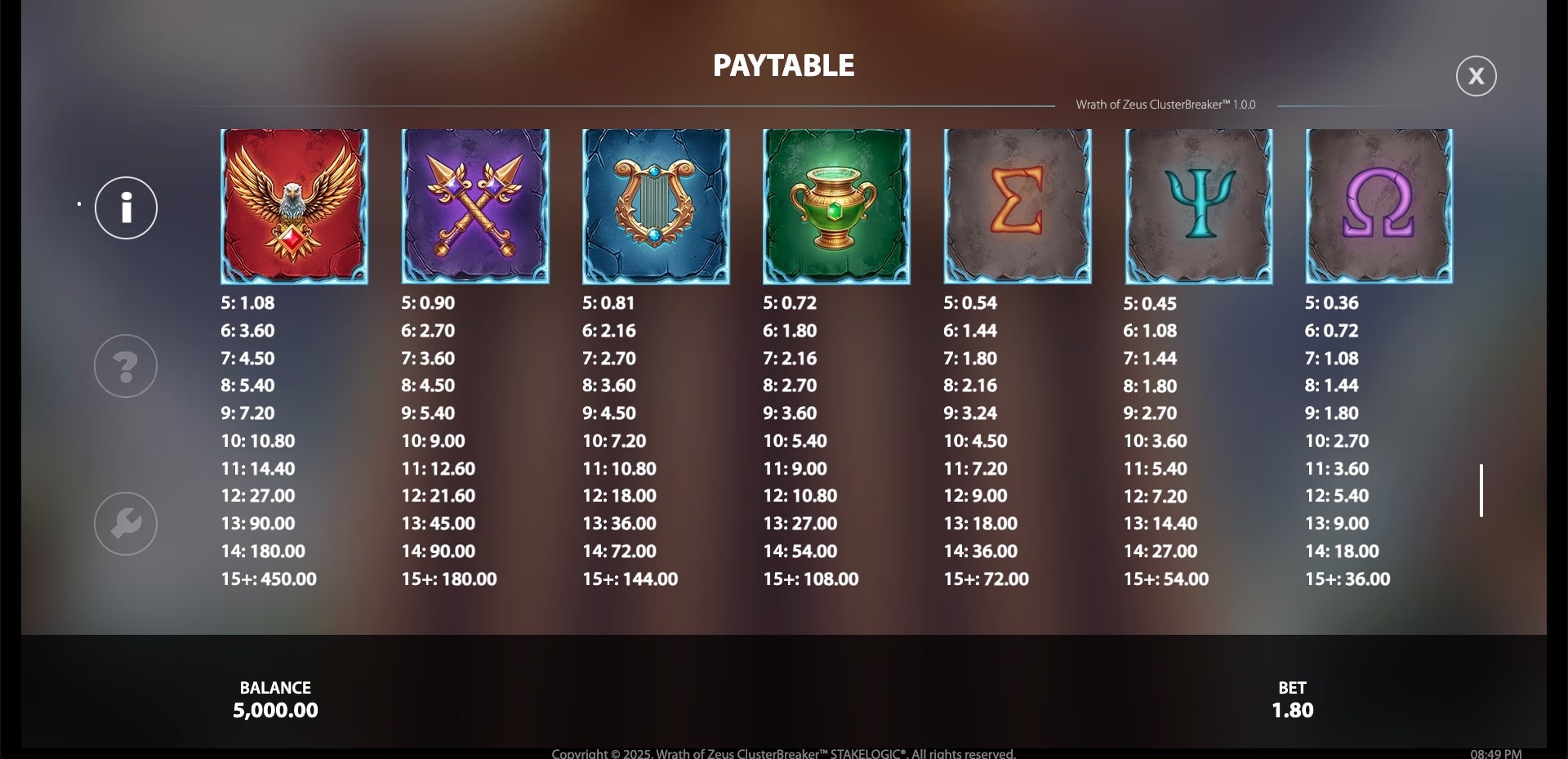Open game settings via the wrench icon

(125, 524)
